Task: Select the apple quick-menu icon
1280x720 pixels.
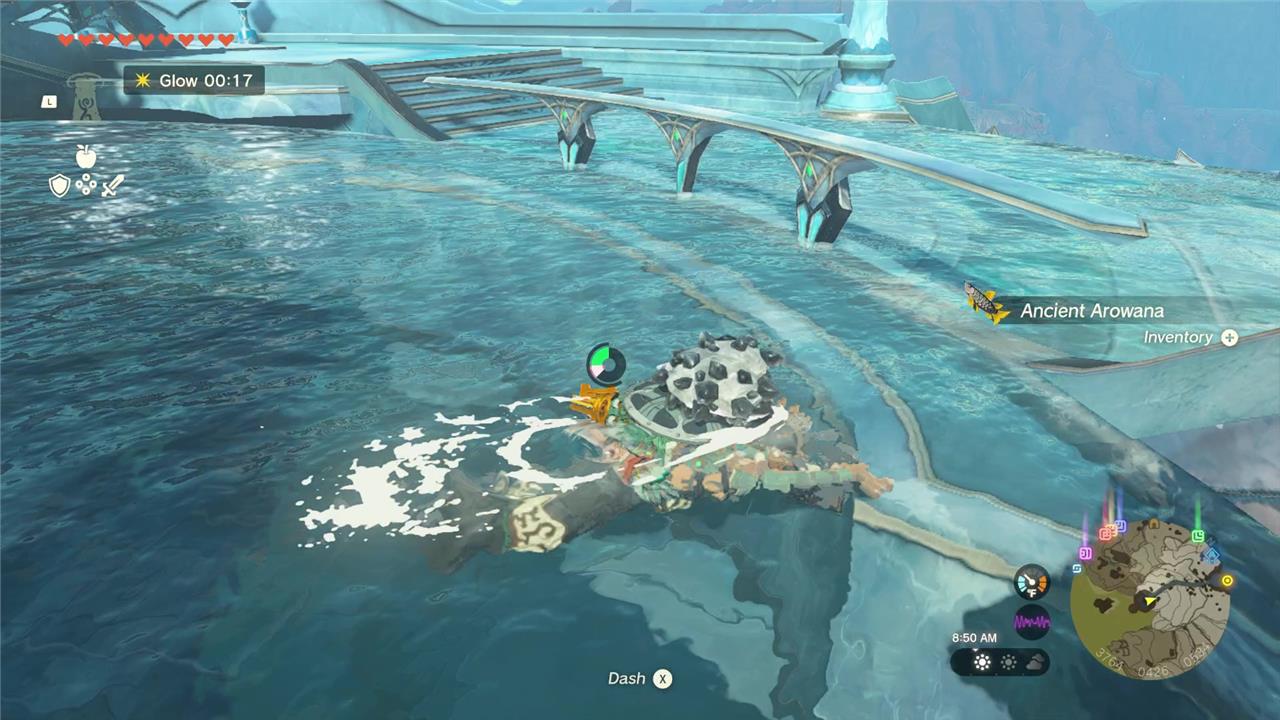Action: (x=85, y=156)
